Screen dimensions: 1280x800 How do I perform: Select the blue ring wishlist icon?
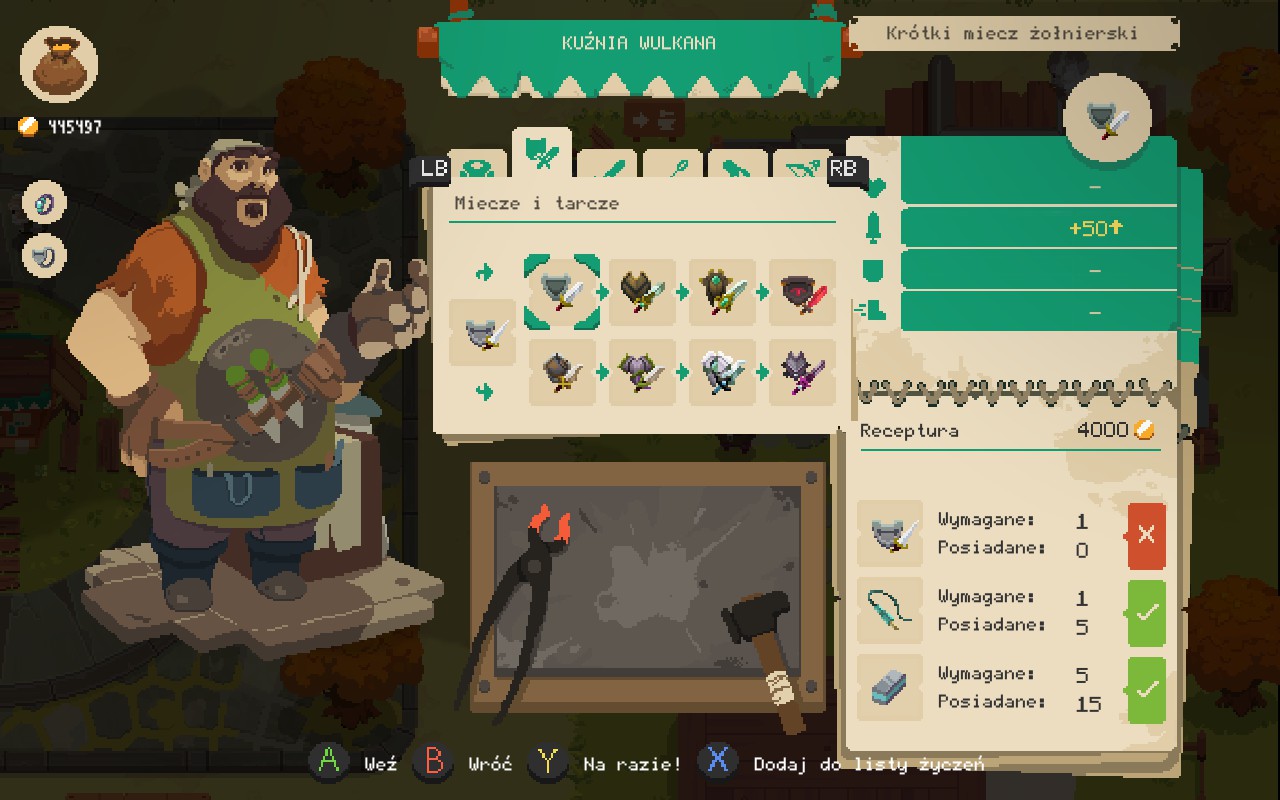point(44,204)
